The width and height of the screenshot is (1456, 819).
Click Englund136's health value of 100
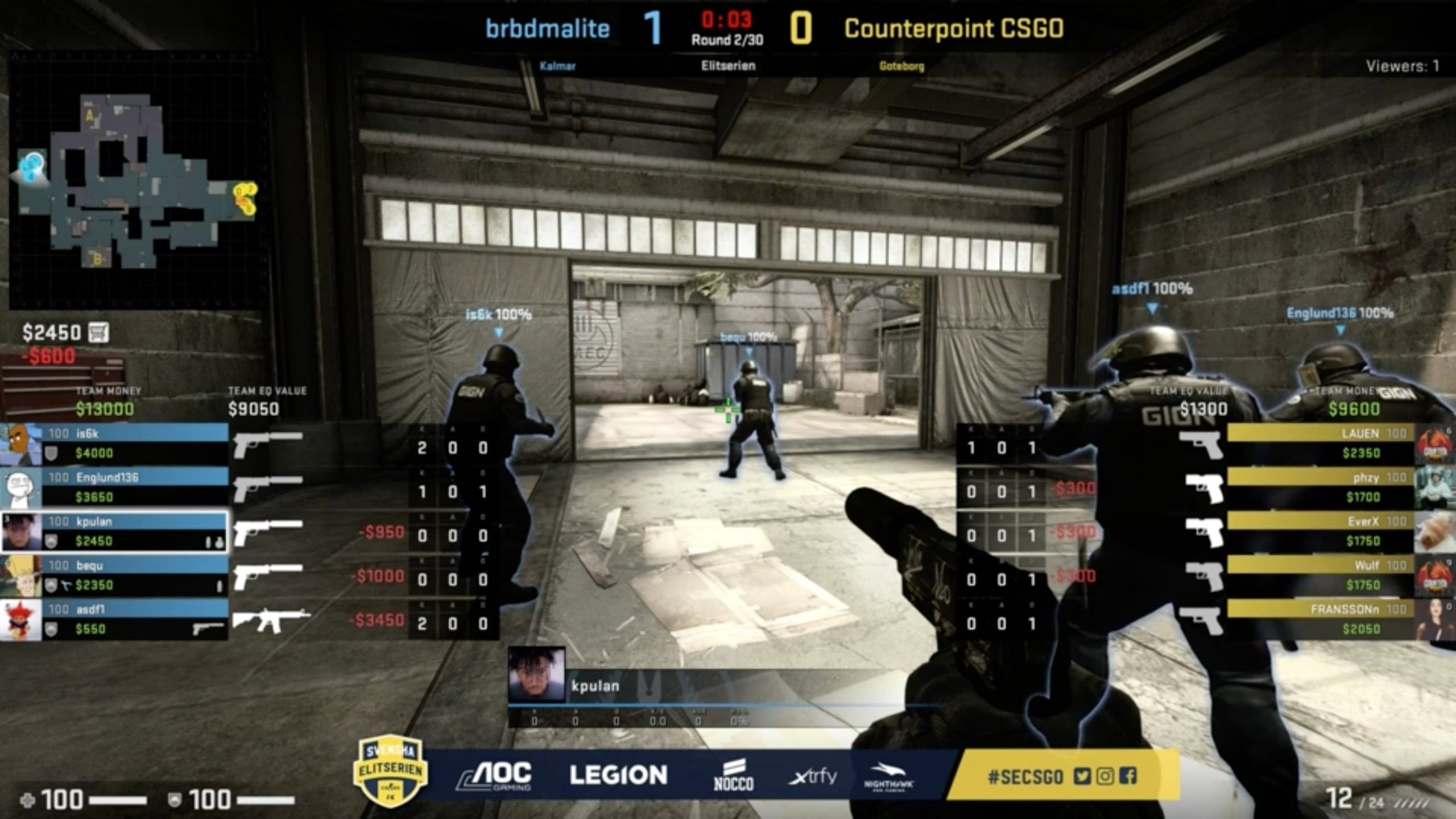click(x=59, y=475)
